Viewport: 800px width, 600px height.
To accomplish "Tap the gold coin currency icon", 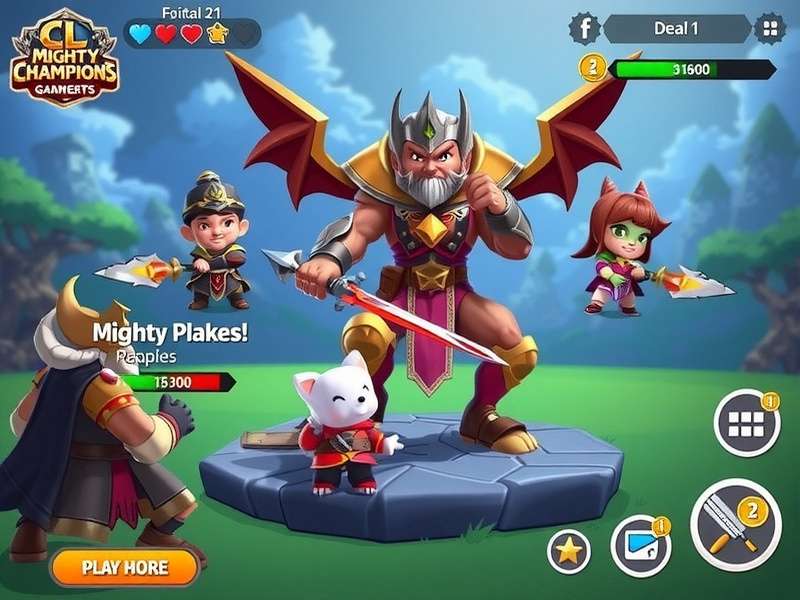I will pyautogui.click(x=593, y=68).
